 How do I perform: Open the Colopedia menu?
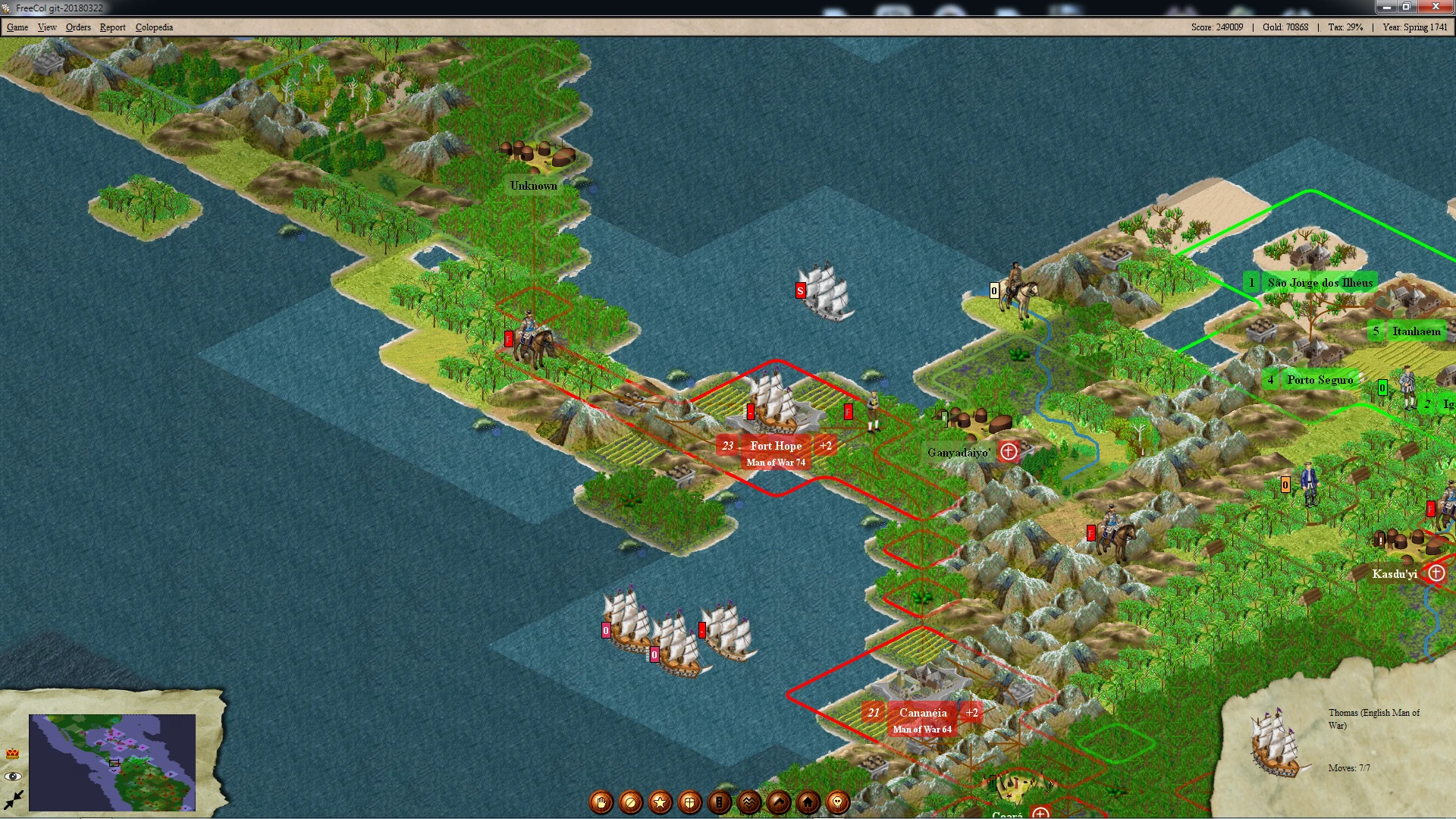[x=155, y=27]
